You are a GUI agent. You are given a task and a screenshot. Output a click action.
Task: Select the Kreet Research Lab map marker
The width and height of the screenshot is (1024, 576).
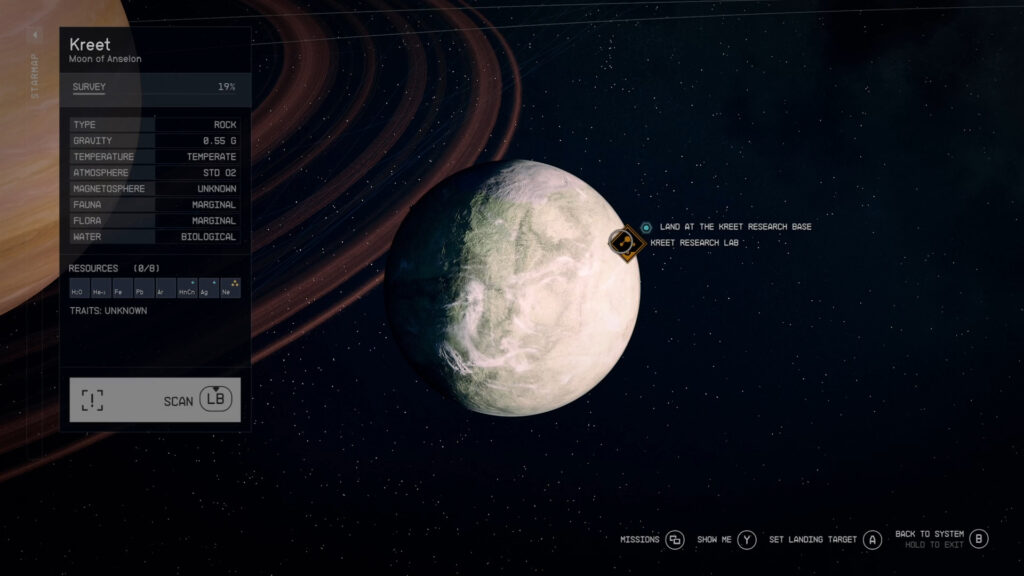point(627,242)
